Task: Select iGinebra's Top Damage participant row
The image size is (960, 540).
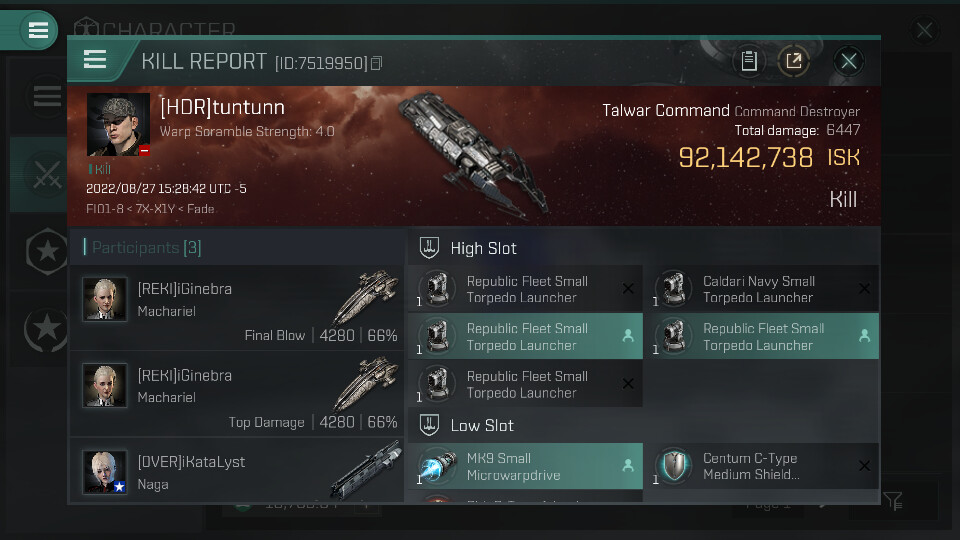Action: (x=237, y=394)
